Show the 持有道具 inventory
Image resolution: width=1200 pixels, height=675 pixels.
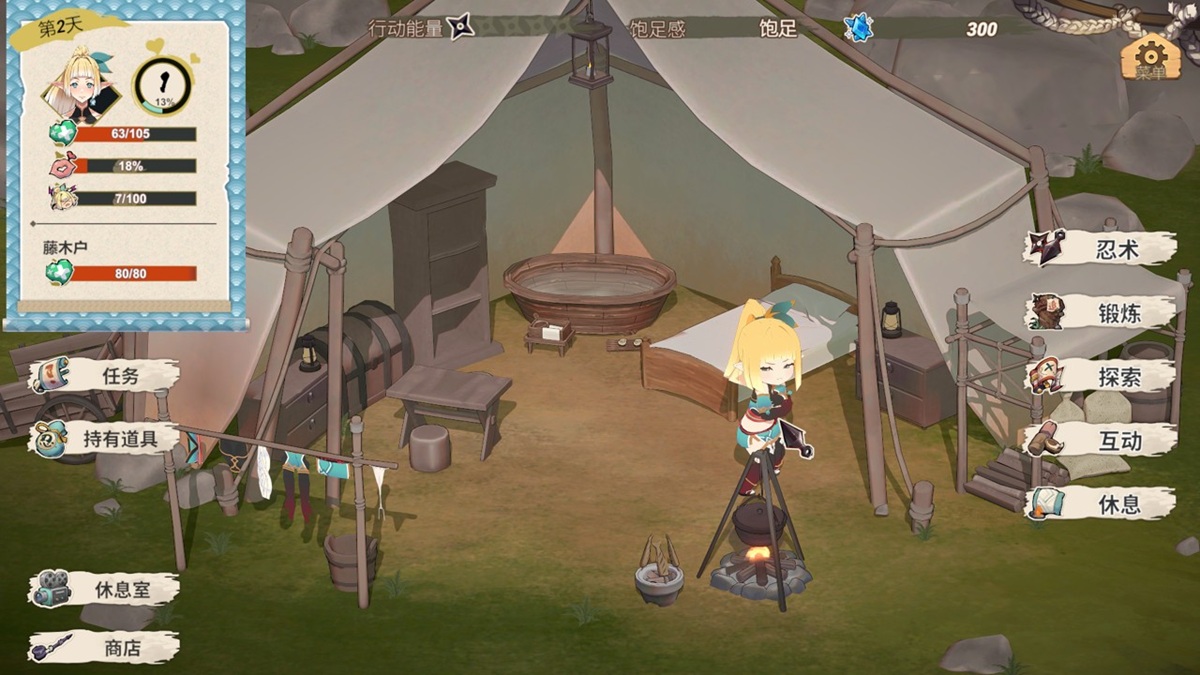[105, 438]
